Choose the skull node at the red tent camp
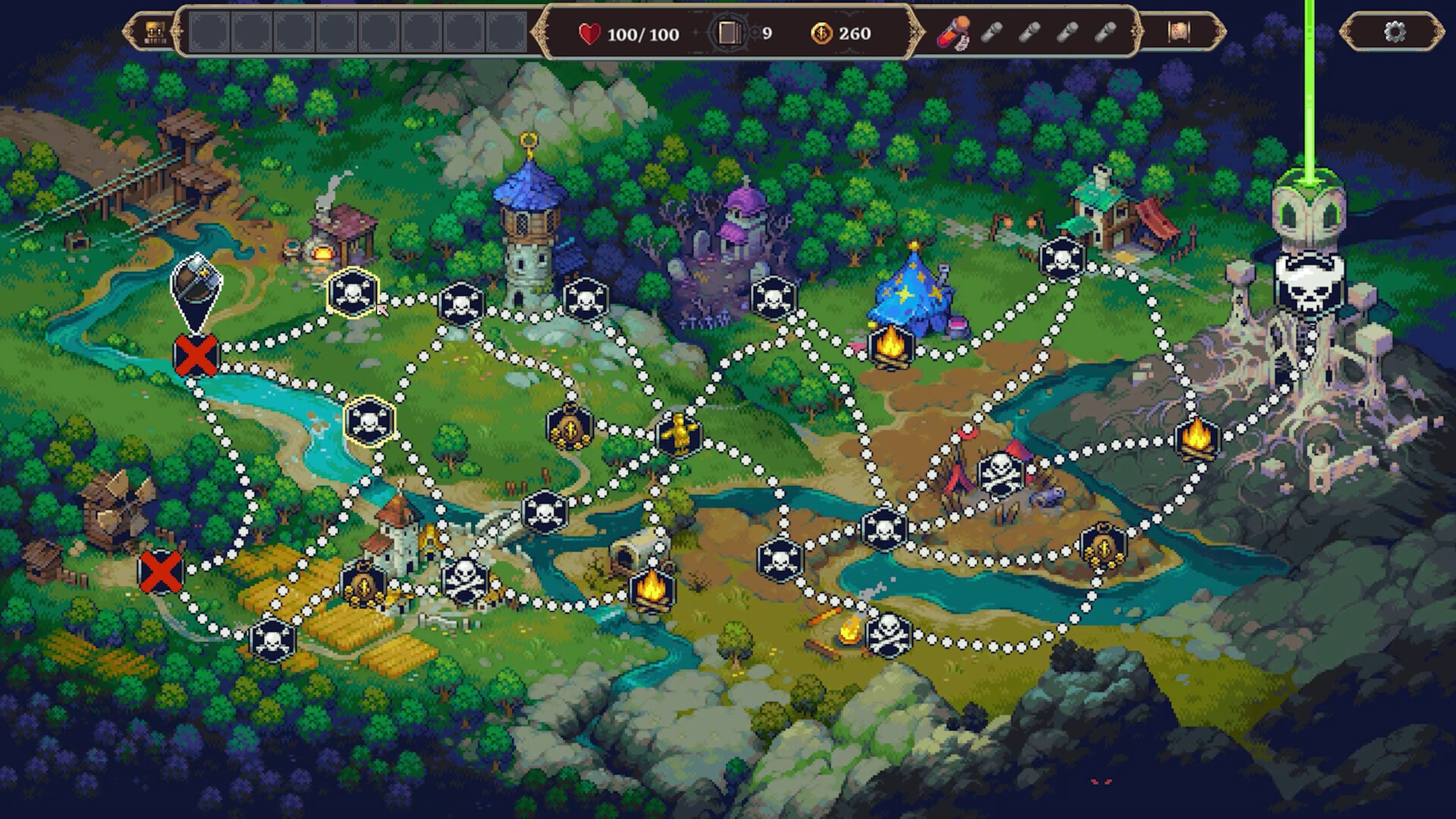The height and width of the screenshot is (819, 1456). (x=1001, y=473)
